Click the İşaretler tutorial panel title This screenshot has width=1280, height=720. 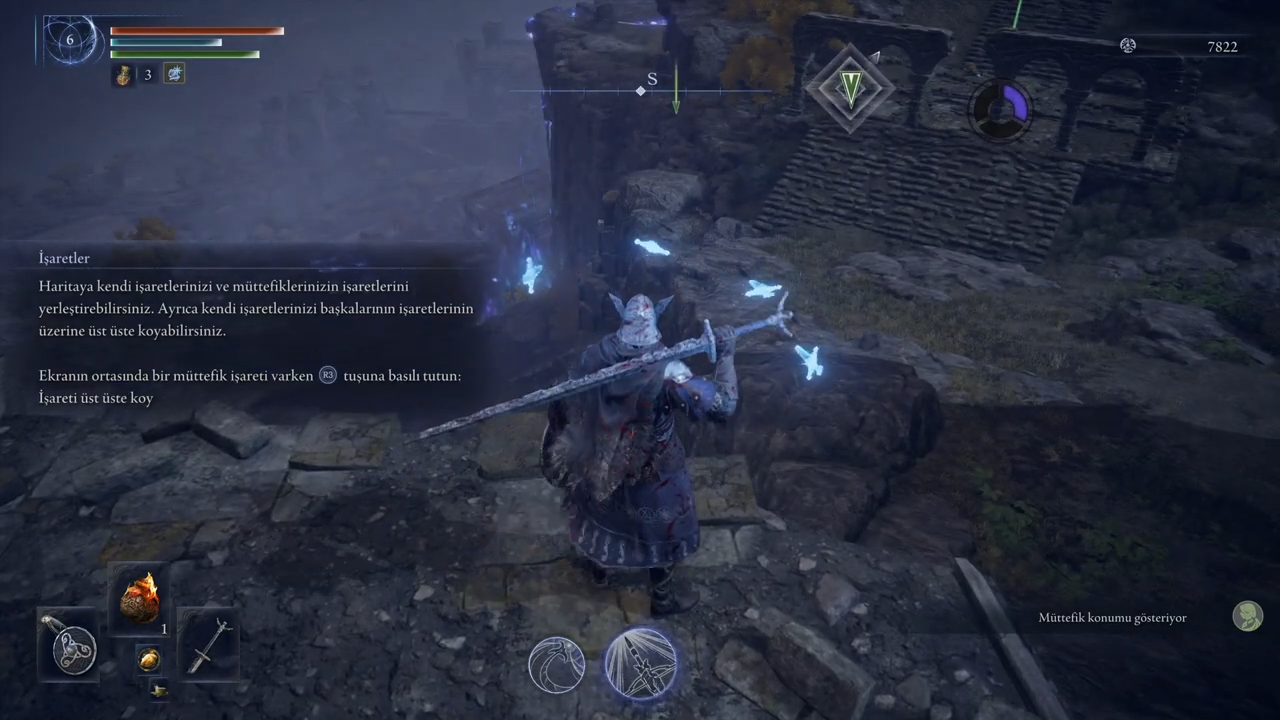point(65,258)
